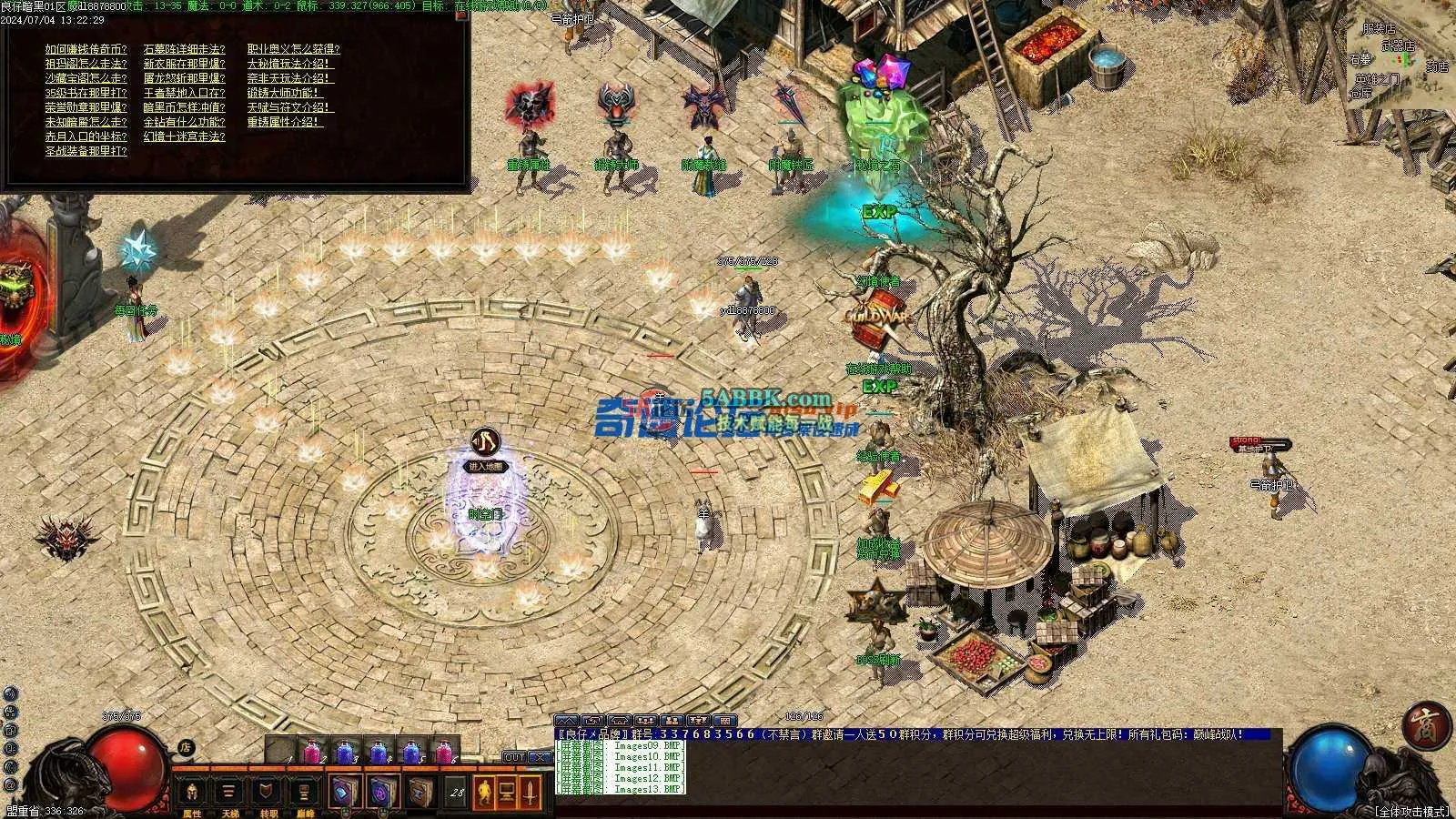Open the 属性 attributes panel
The height and width of the screenshot is (819, 1456).
coord(192,794)
